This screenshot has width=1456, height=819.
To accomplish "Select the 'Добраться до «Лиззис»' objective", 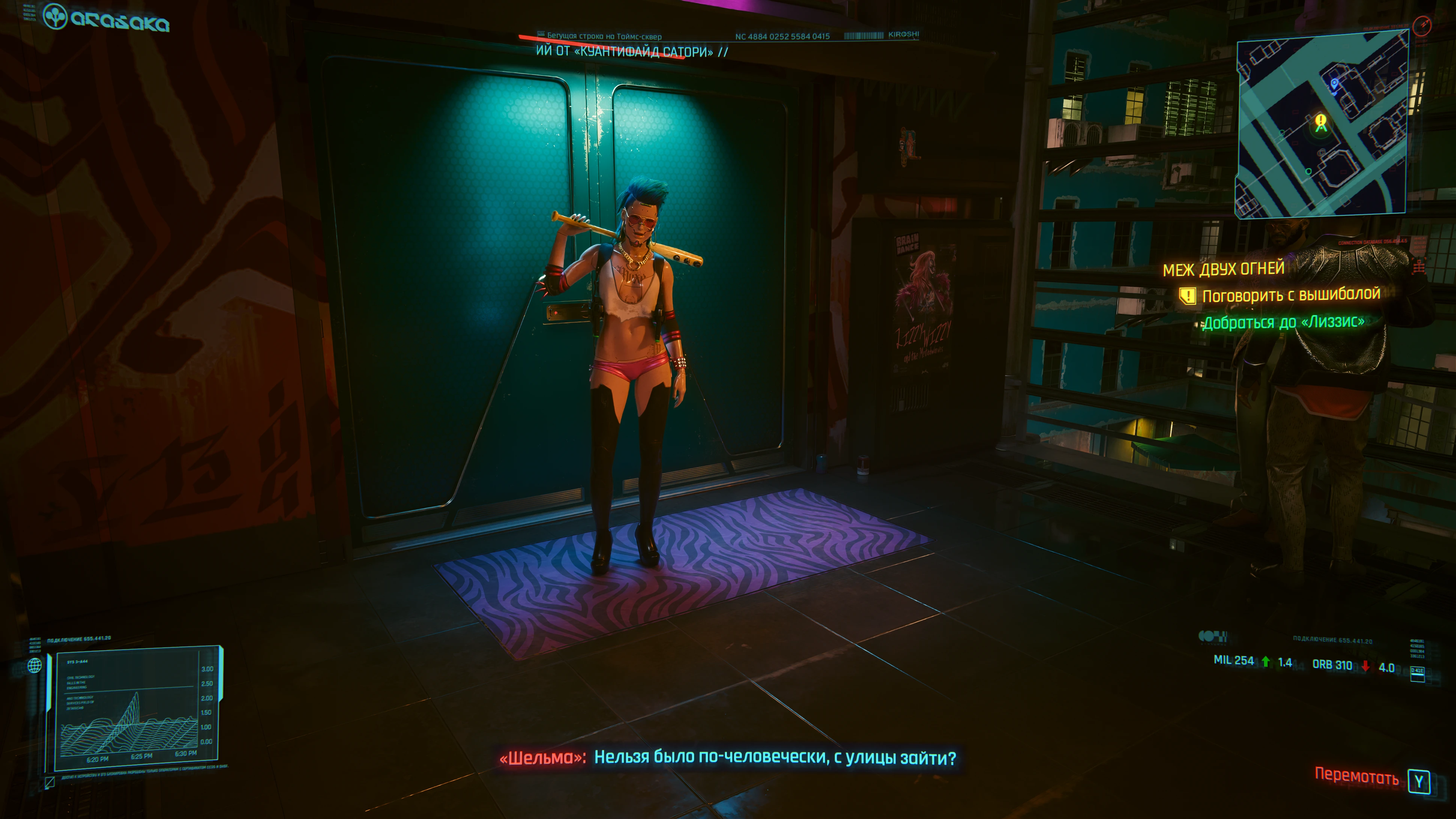I will click(1284, 322).
